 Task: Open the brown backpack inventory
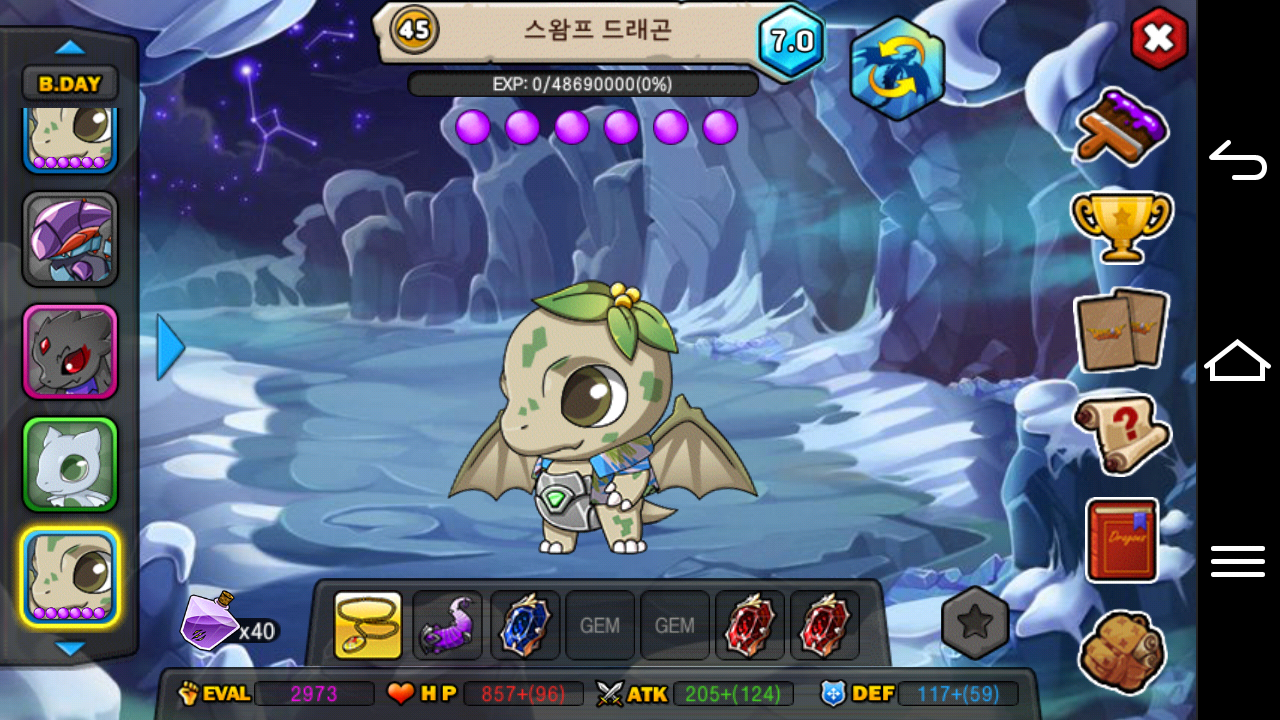coord(1122,651)
